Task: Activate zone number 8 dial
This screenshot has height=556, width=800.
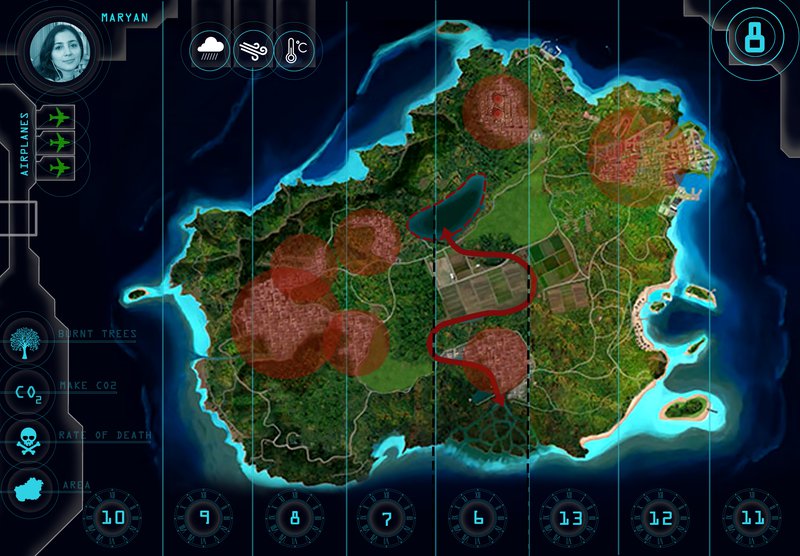Action: coord(295,518)
